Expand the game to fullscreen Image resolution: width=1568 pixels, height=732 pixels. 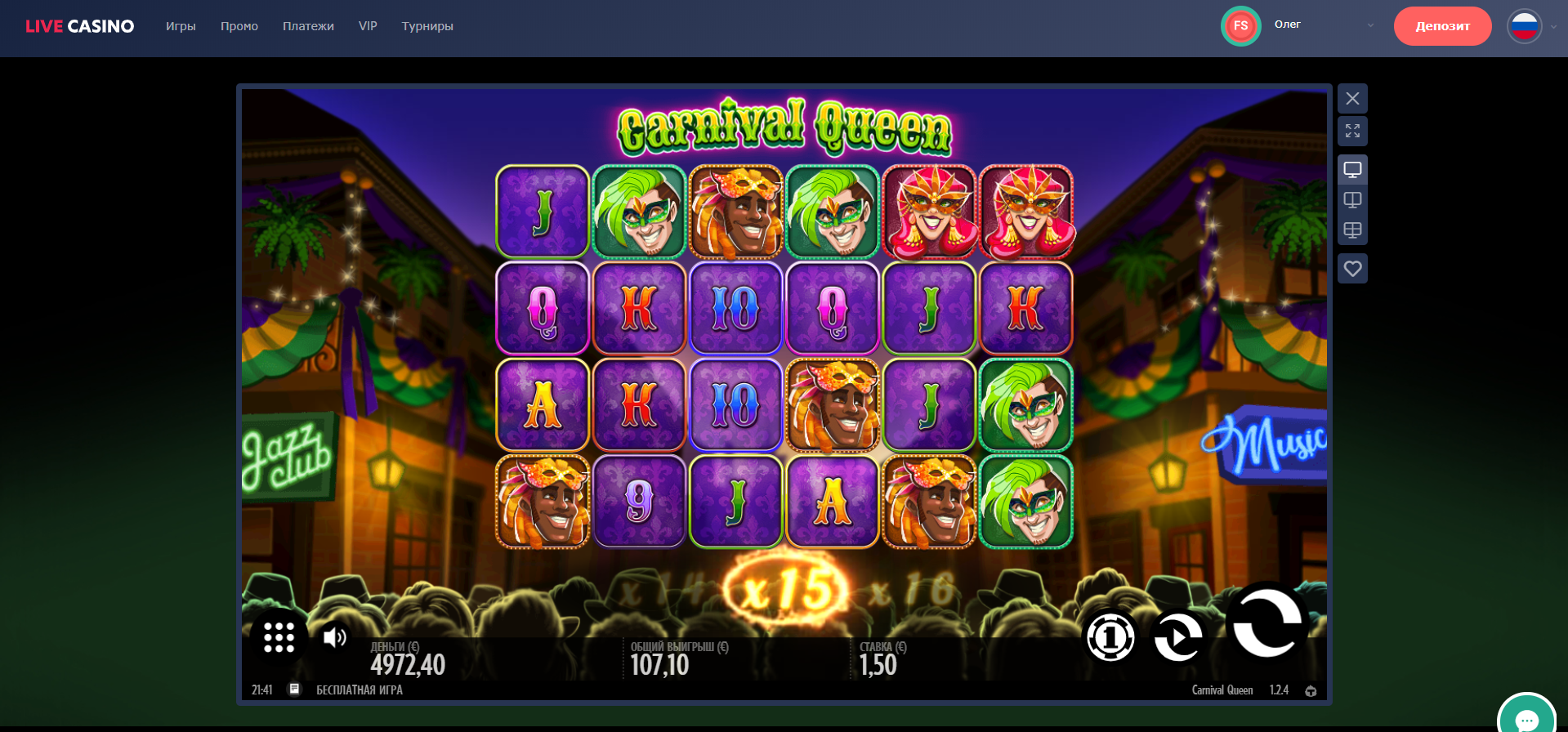1352,131
